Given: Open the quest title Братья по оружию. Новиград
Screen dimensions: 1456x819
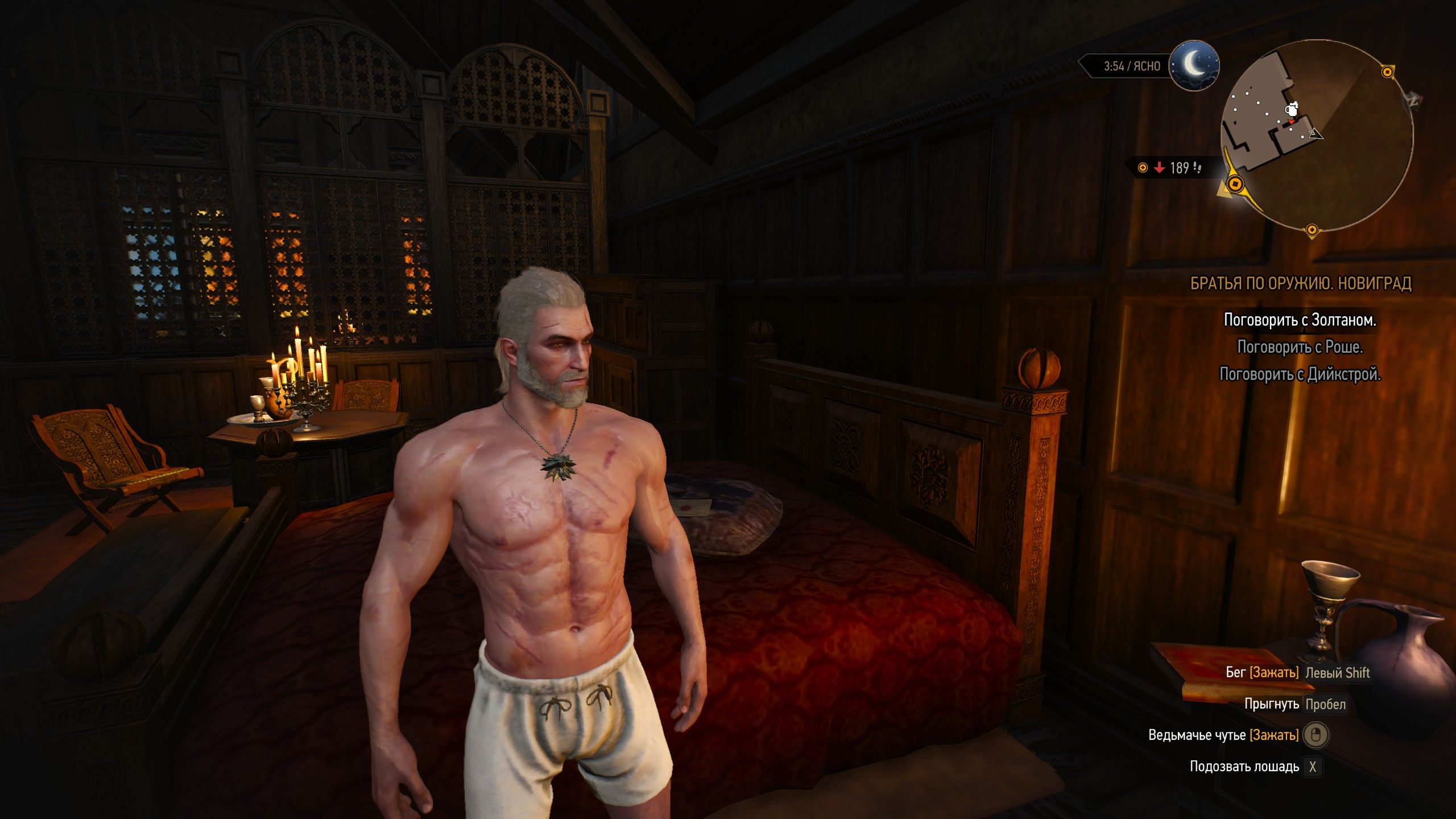Looking at the screenshot, I should 1301,283.
